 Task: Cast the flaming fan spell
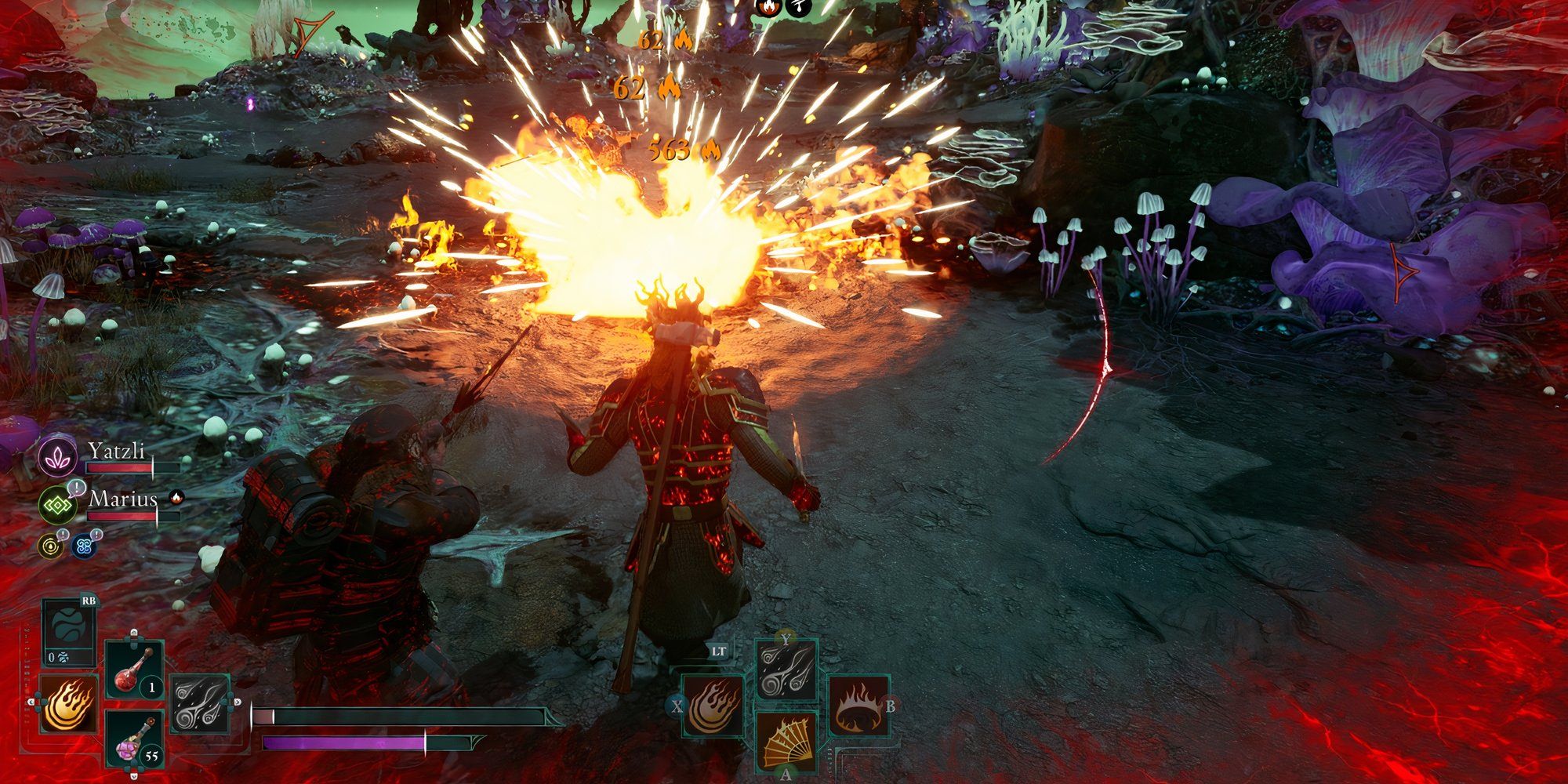tap(786, 742)
